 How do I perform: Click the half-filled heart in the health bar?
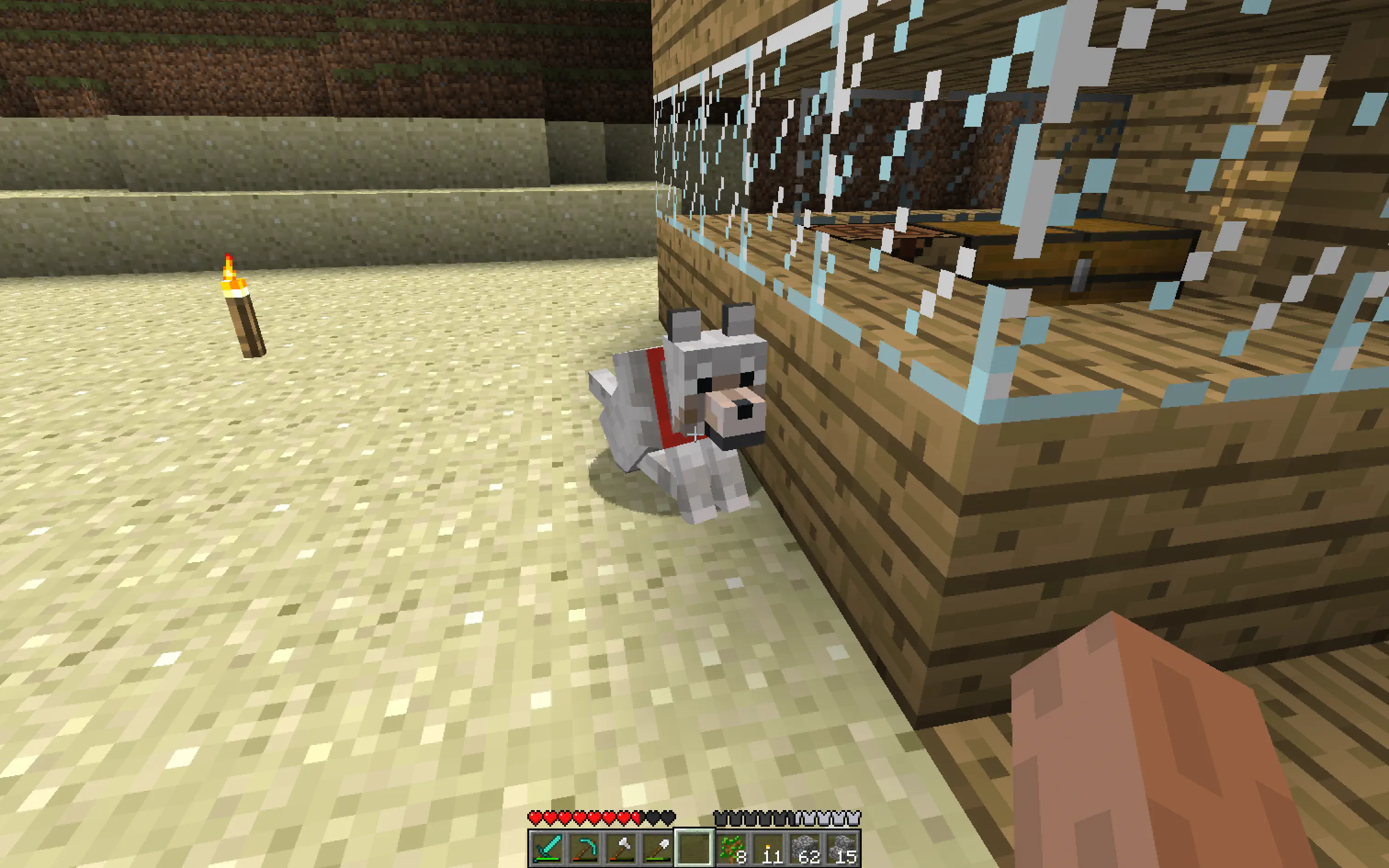click(x=638, y=818)
